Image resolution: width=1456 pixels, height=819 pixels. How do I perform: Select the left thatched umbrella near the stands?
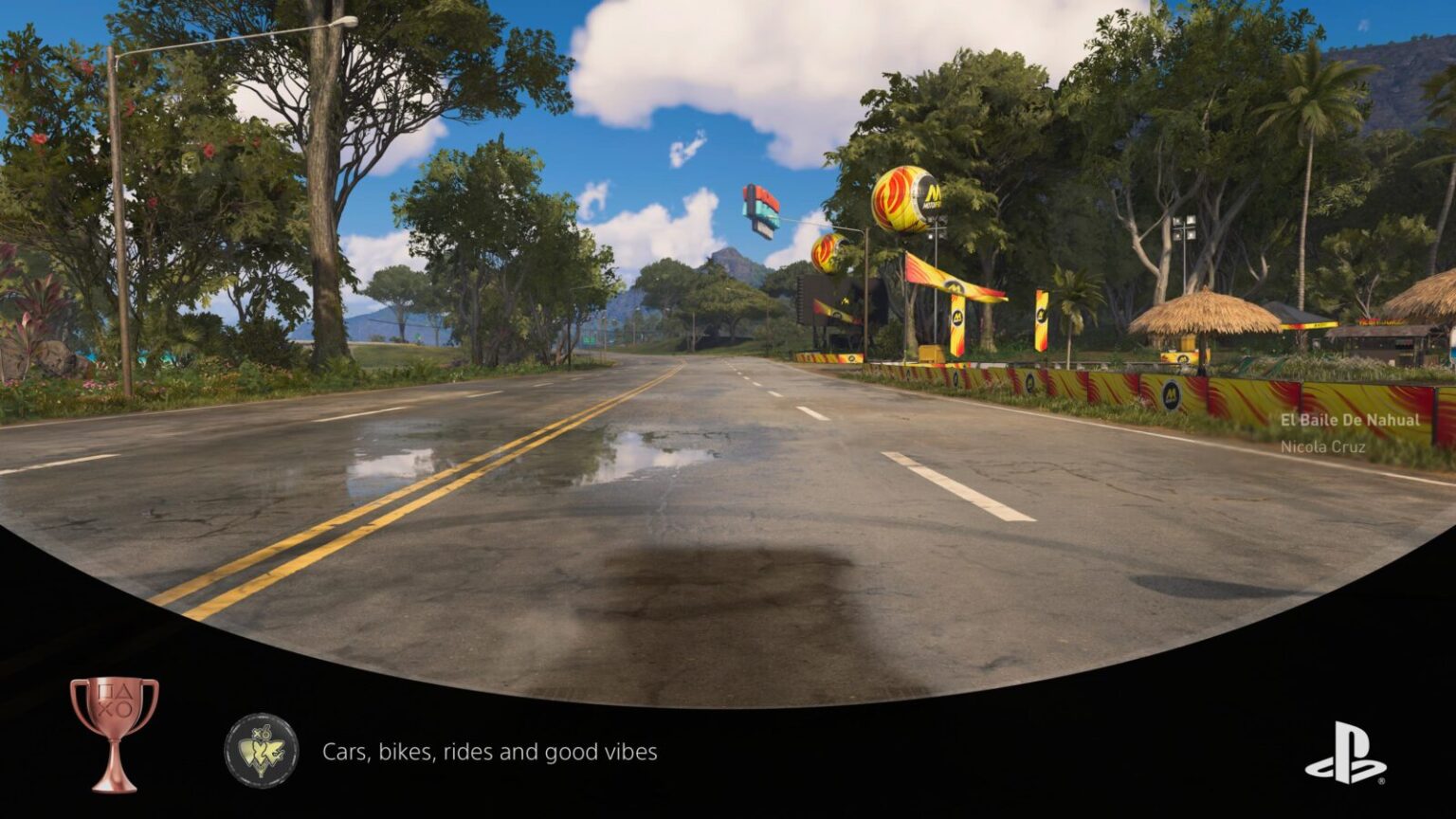click(1204, 311)
